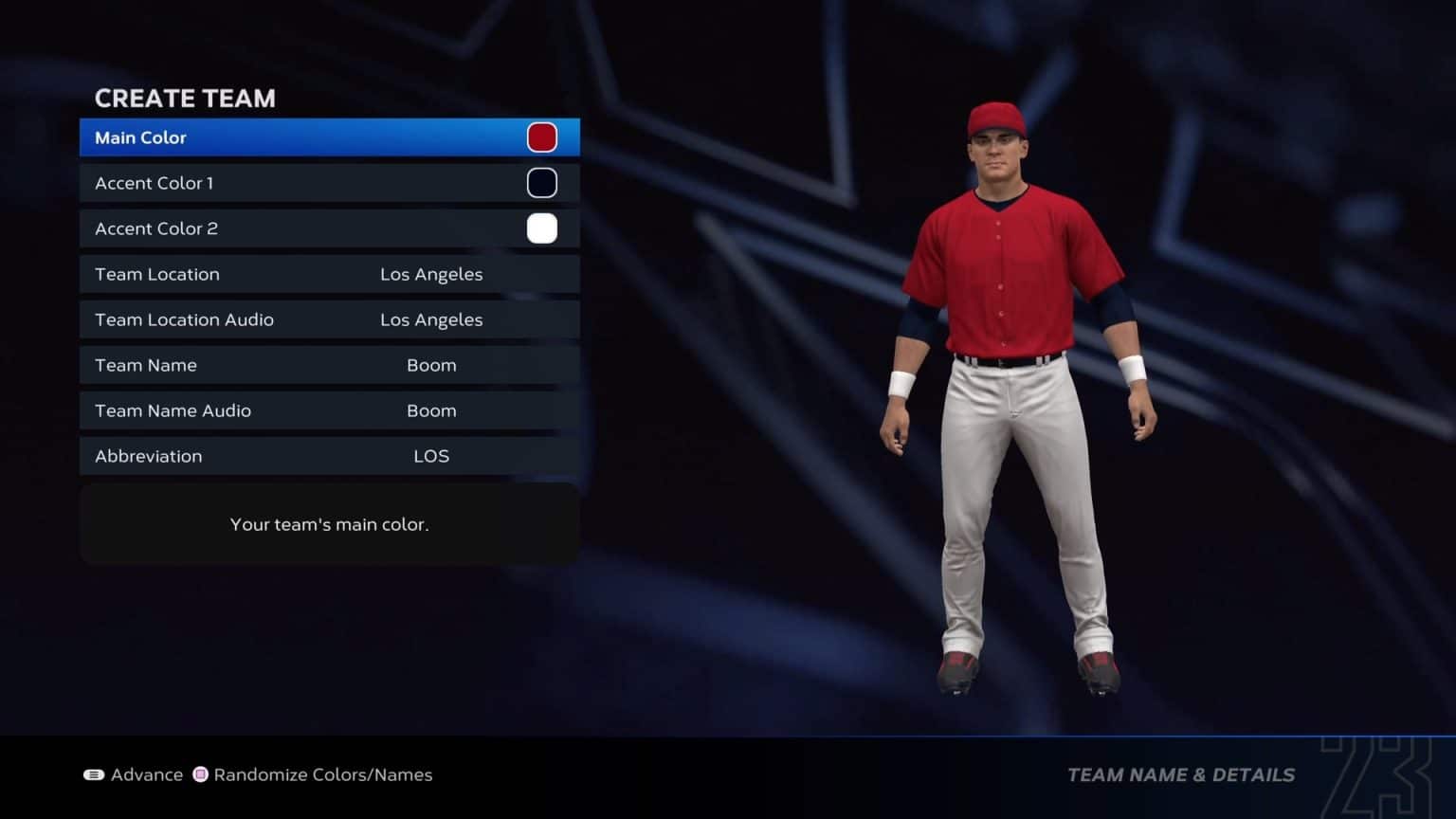Image resolution: width=1456 pixels, height=819 pixels.
Task: Select the Team Name row
Action: [x=329, y=365]
